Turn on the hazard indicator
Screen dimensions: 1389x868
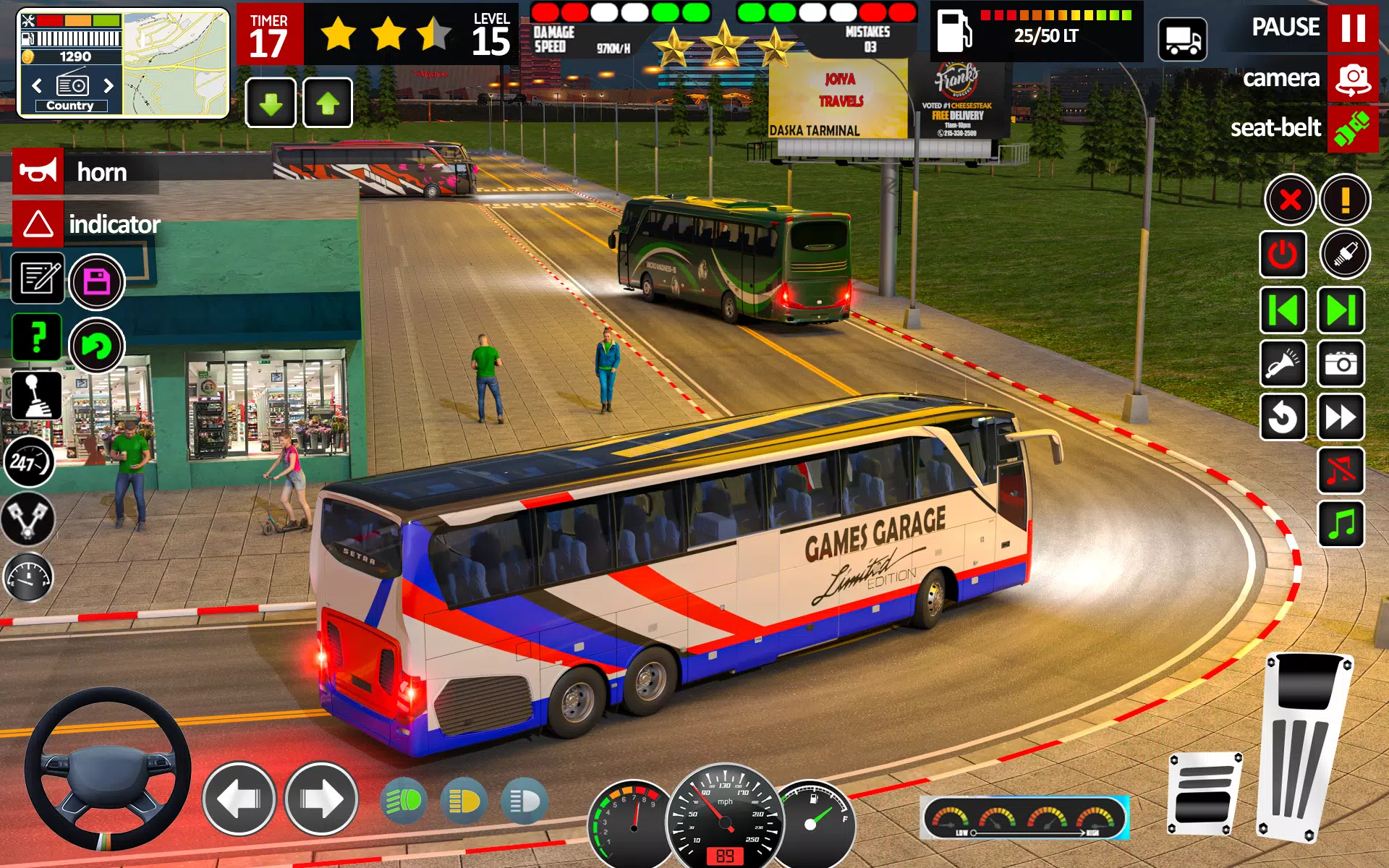(39, 224)
